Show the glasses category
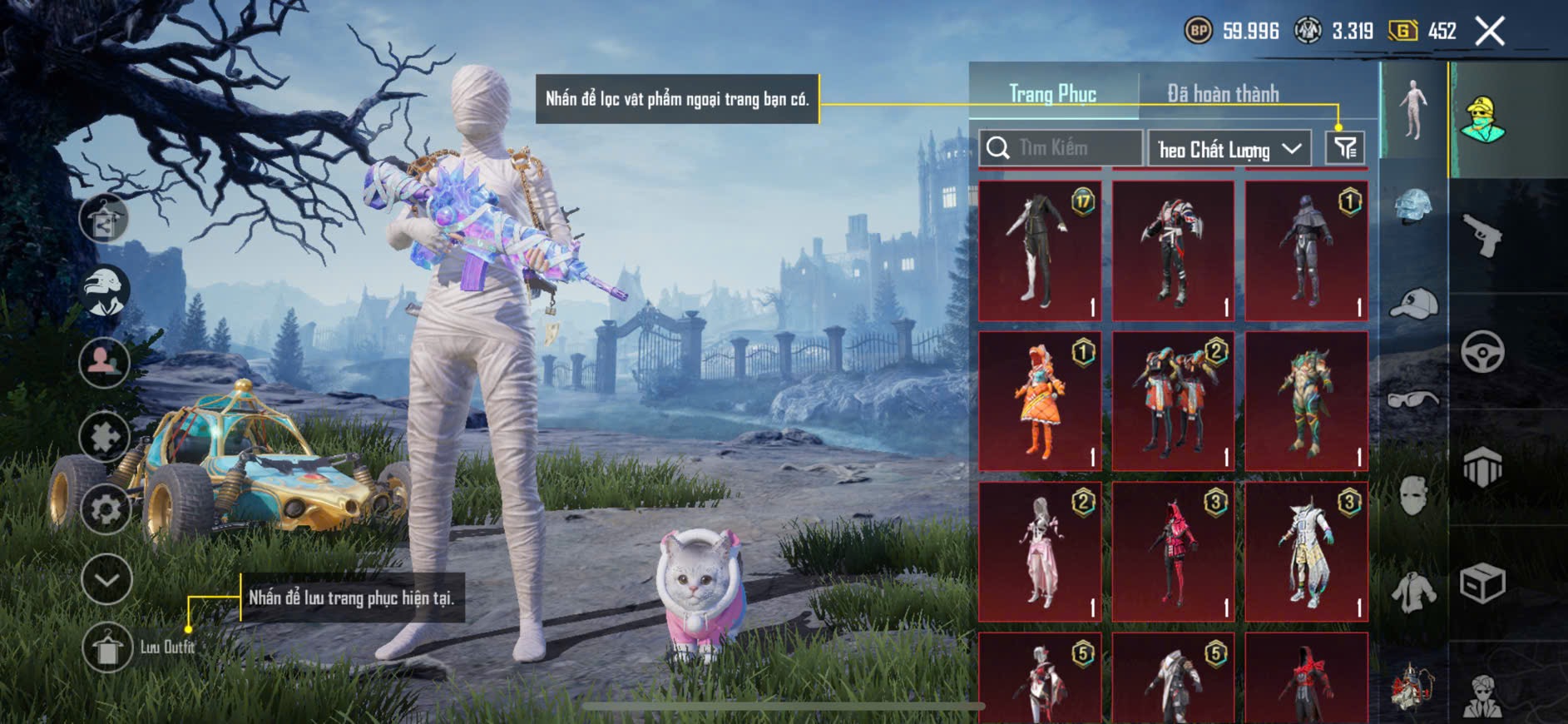The width and height of the screenshot is (1568, 724). click(1413, 399)
